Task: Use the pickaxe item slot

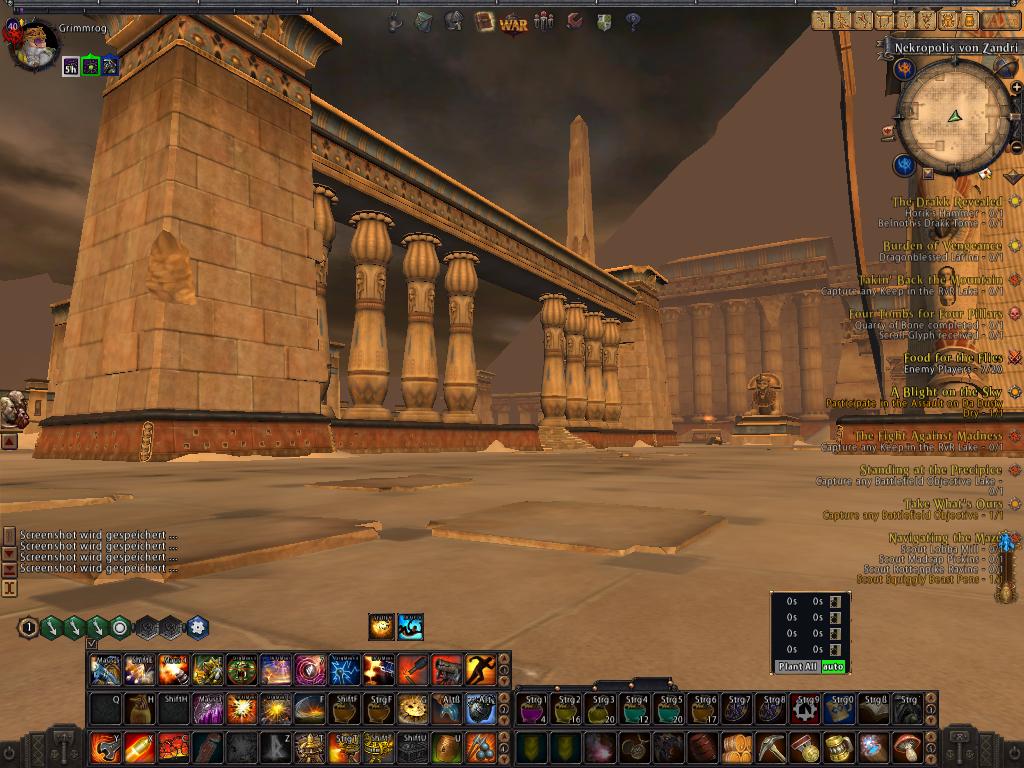Action: [x=771, y=747]
